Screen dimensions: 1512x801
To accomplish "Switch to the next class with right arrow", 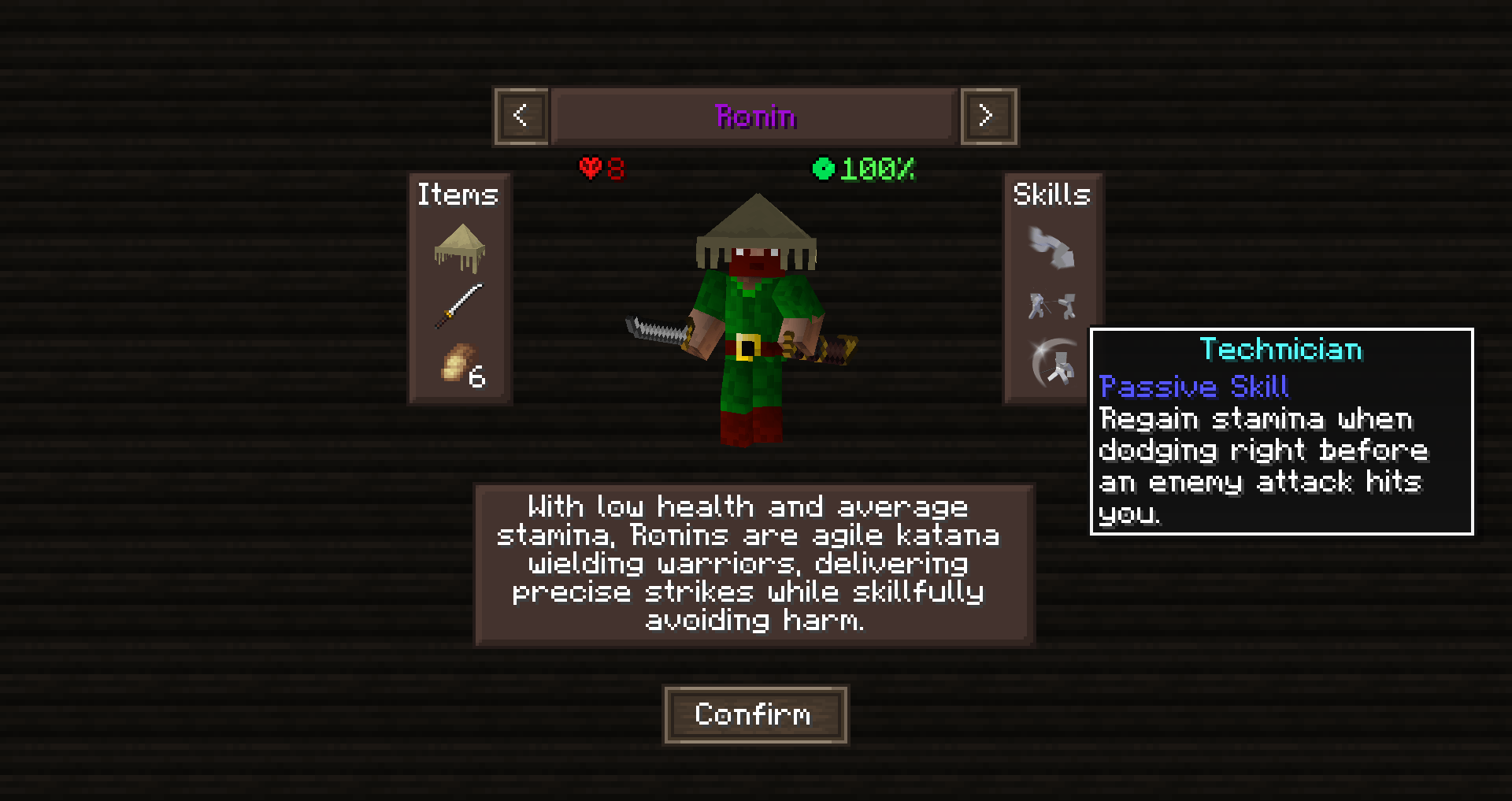I will point(988,117).
